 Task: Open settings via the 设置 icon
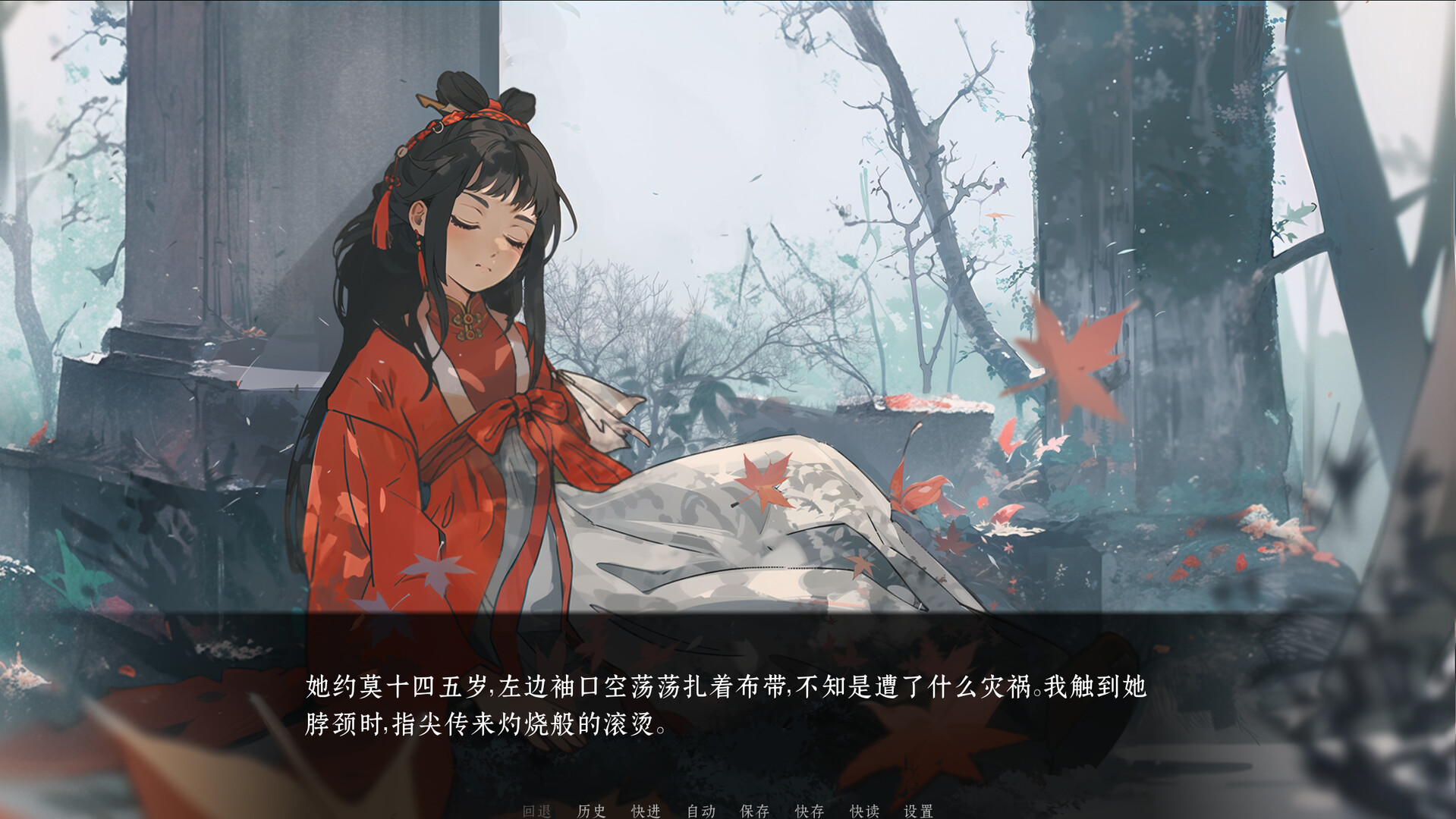pyautogui.click(x=917, y=811)
